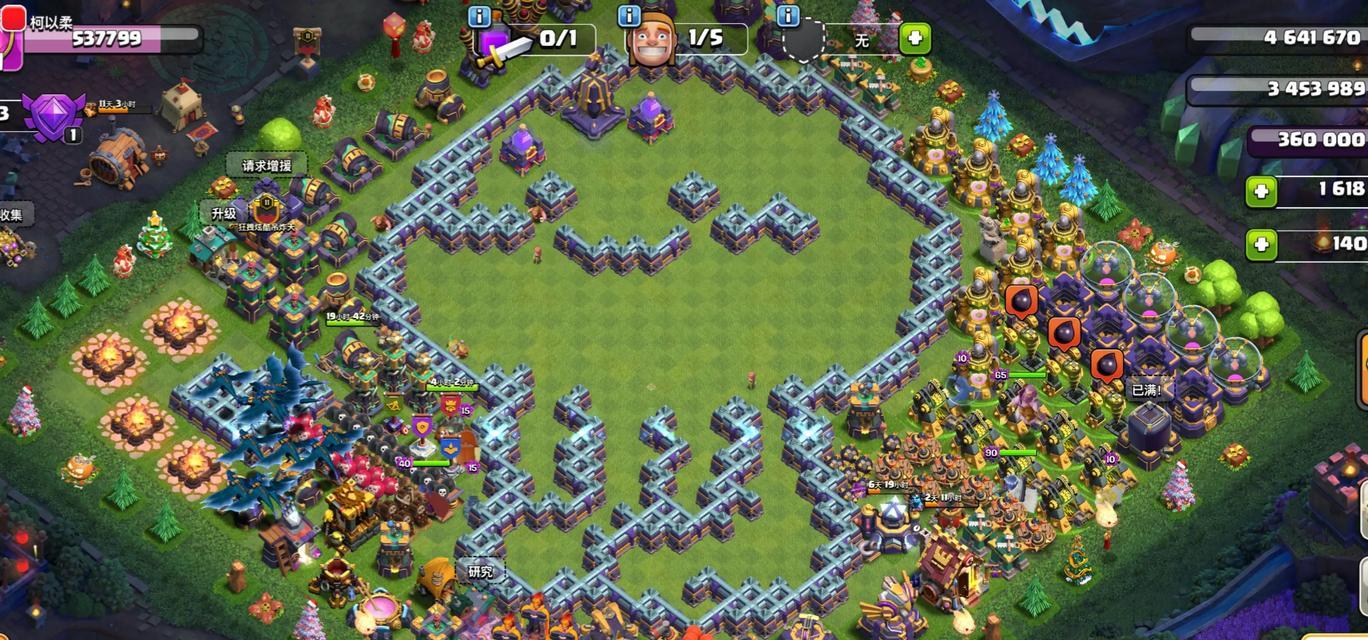Open the player profile level badge
1368x640 pixels.
(11, 38)
